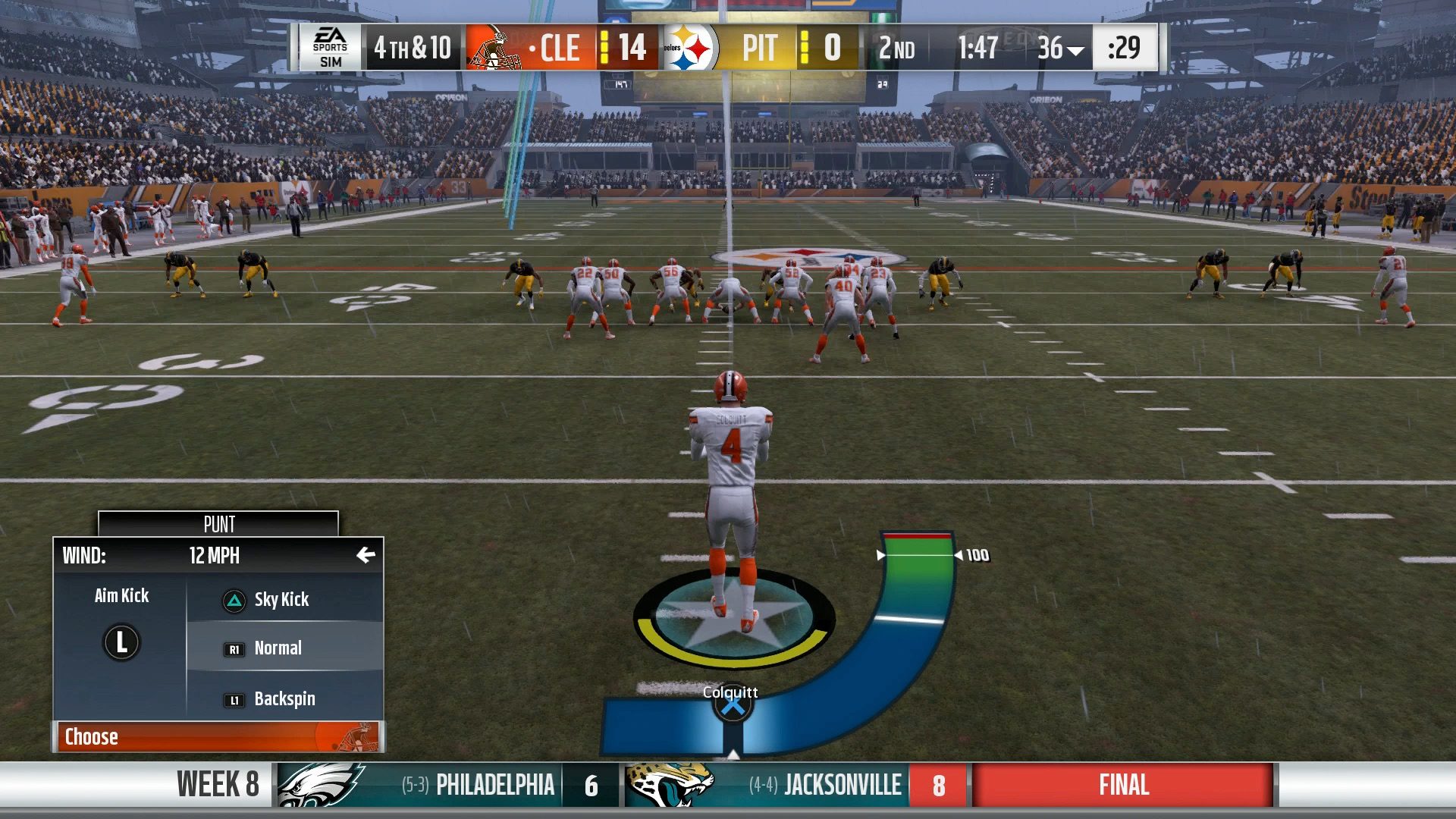Click the kick power meter near 100
1456x819 pixels.
[x=919, y=554]
